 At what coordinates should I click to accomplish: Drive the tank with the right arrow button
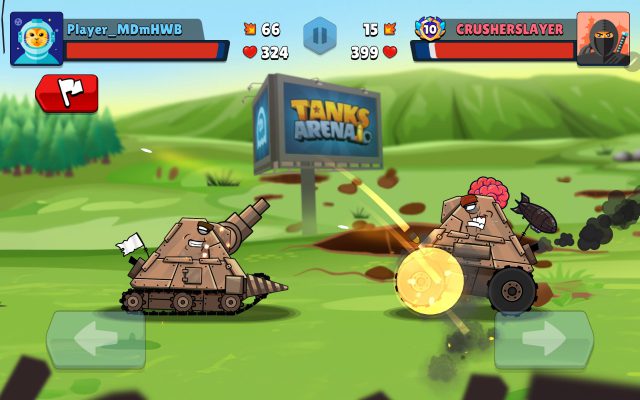(543, 340)
